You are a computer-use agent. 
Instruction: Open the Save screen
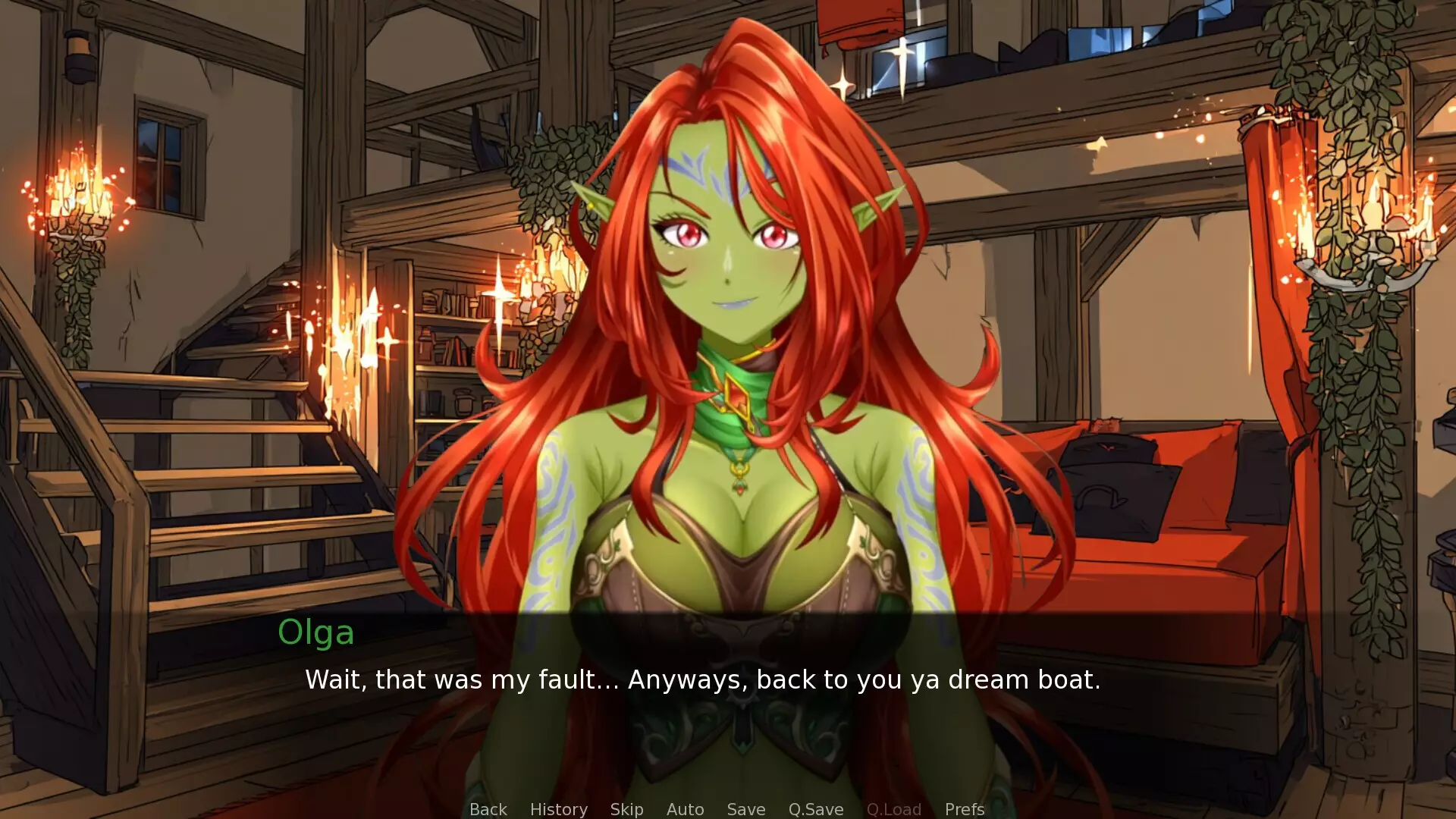click(x=745, y=809)
